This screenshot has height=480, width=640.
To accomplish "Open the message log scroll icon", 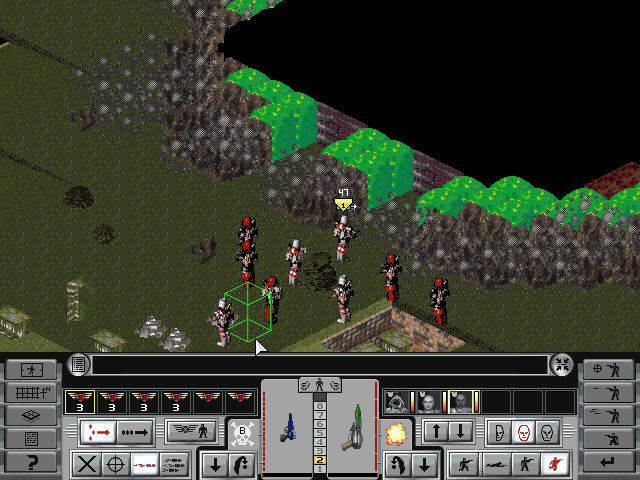I will tap(79, 364).
